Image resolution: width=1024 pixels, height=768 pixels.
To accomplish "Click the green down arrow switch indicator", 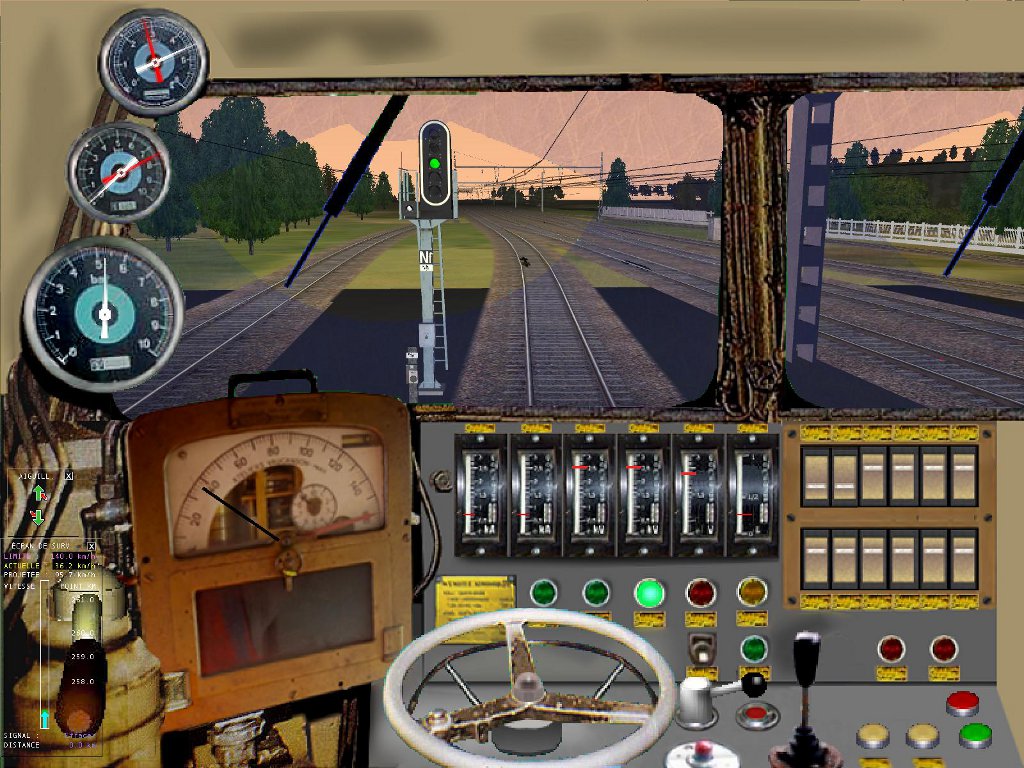I will point(38,516).
